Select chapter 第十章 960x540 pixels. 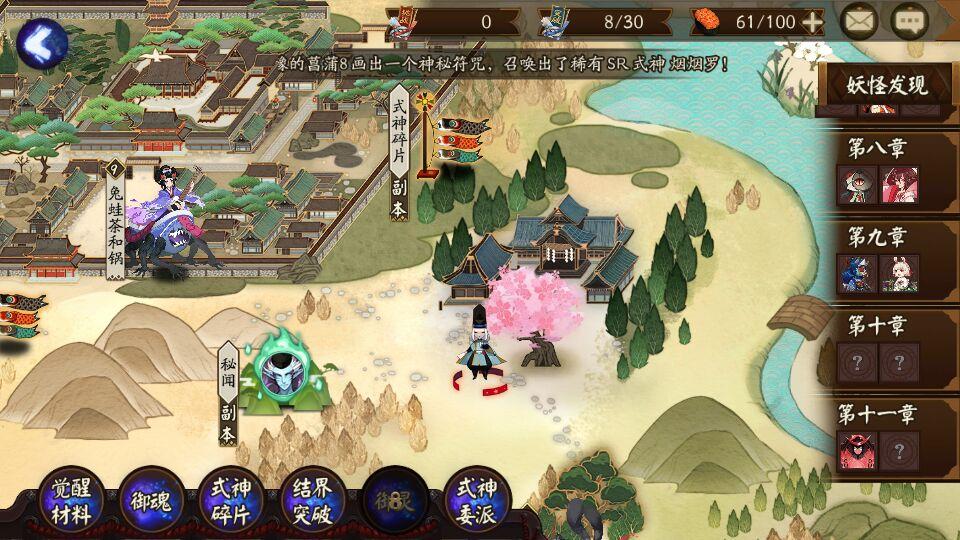click(x=886, y=346)
